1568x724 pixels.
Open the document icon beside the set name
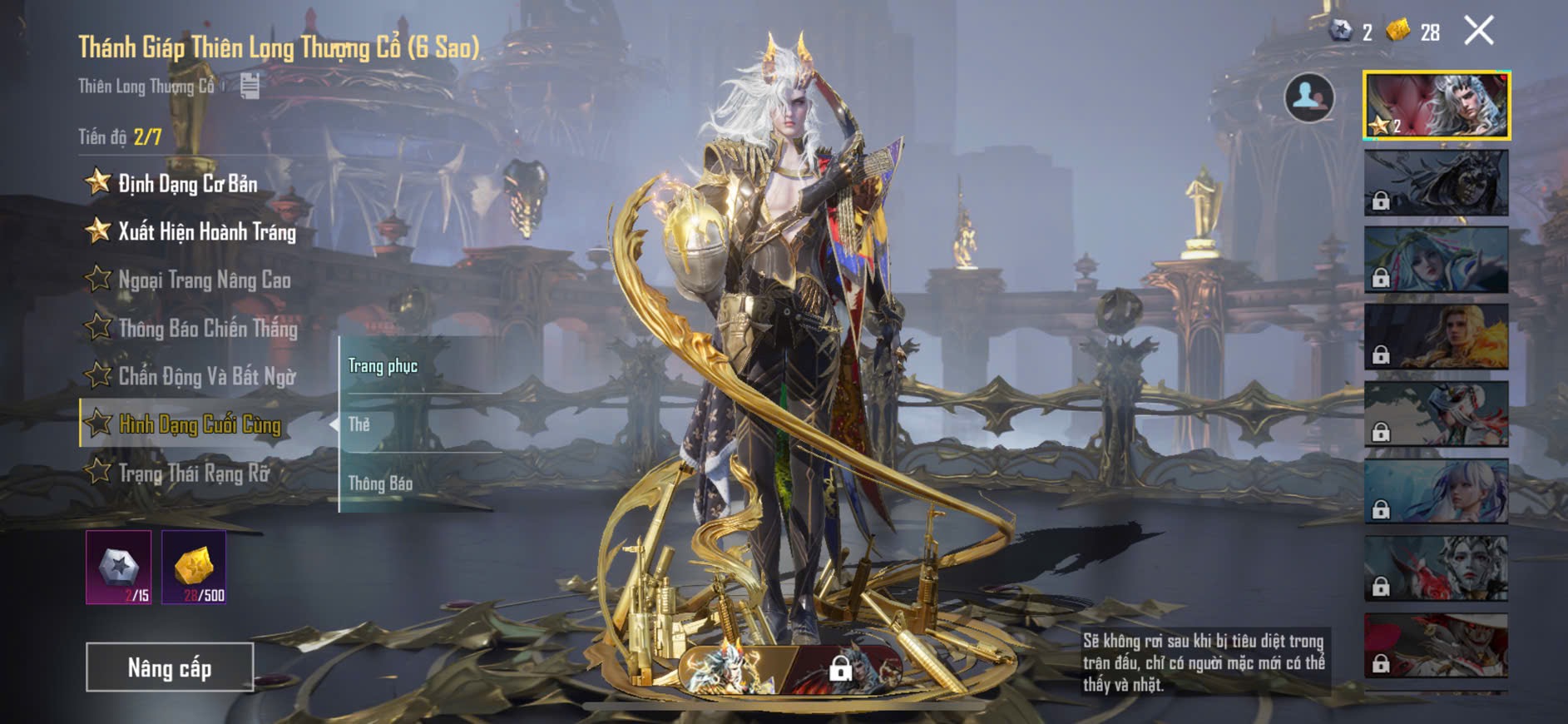[x=250, y=86]
